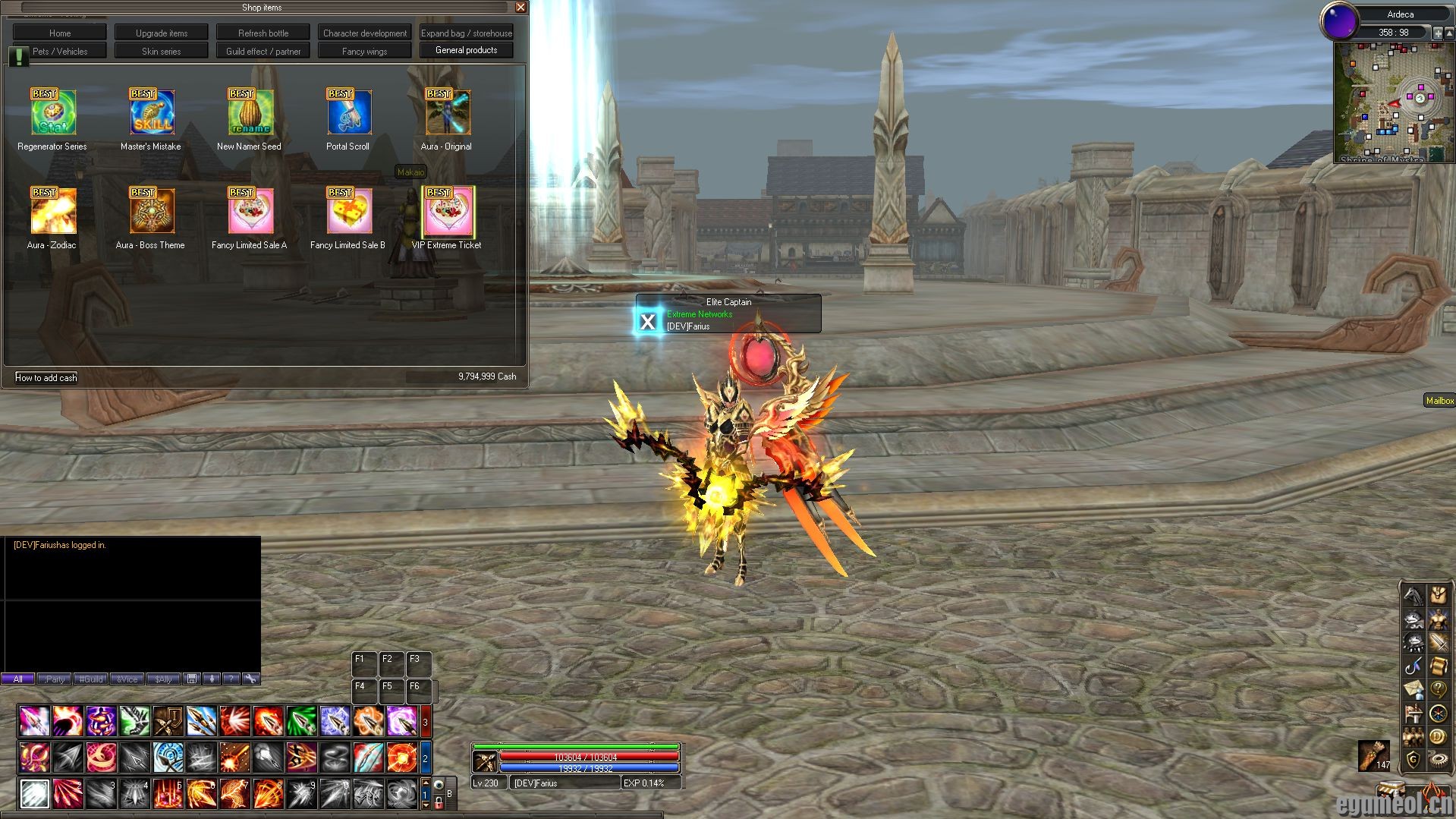Pick the New Namer Seed item
The width and height of the screenshot is (1456, 819).
click(x=250, y=113)
